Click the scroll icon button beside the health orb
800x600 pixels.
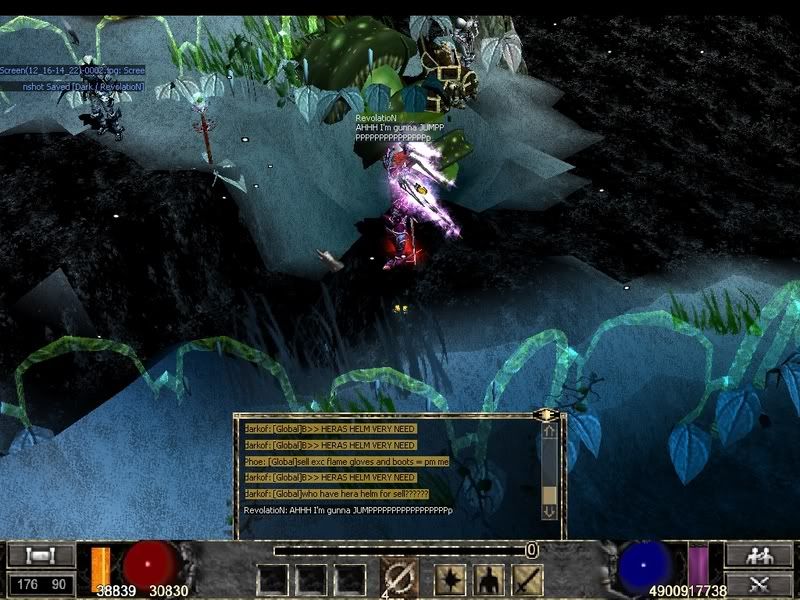pyautogui.click(x=41, y=555)
